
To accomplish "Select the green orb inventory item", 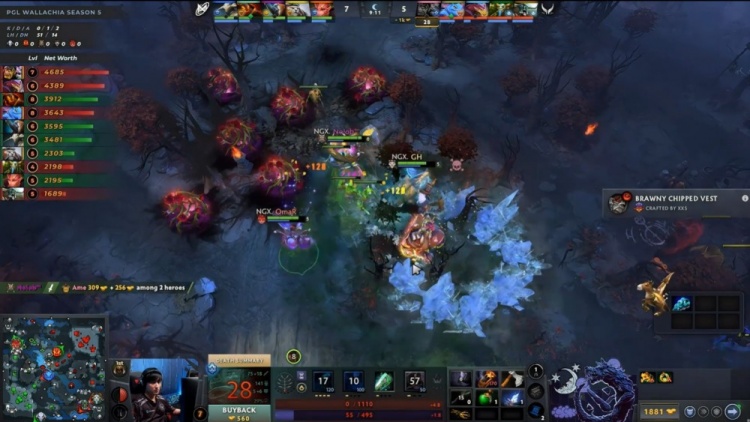I will [x=487, y=398].
